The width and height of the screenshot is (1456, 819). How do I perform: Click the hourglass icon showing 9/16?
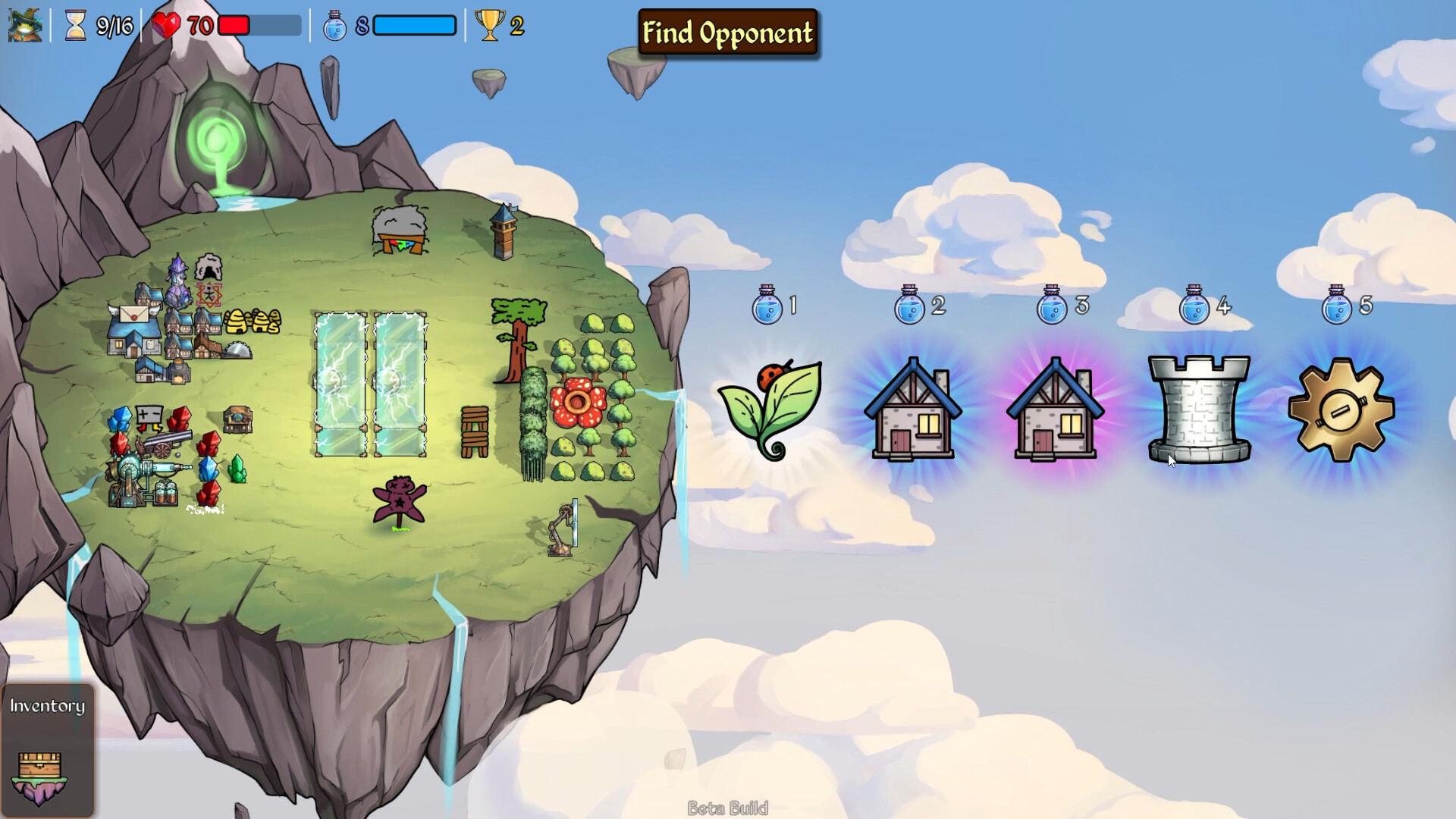[x=76, y=27]
